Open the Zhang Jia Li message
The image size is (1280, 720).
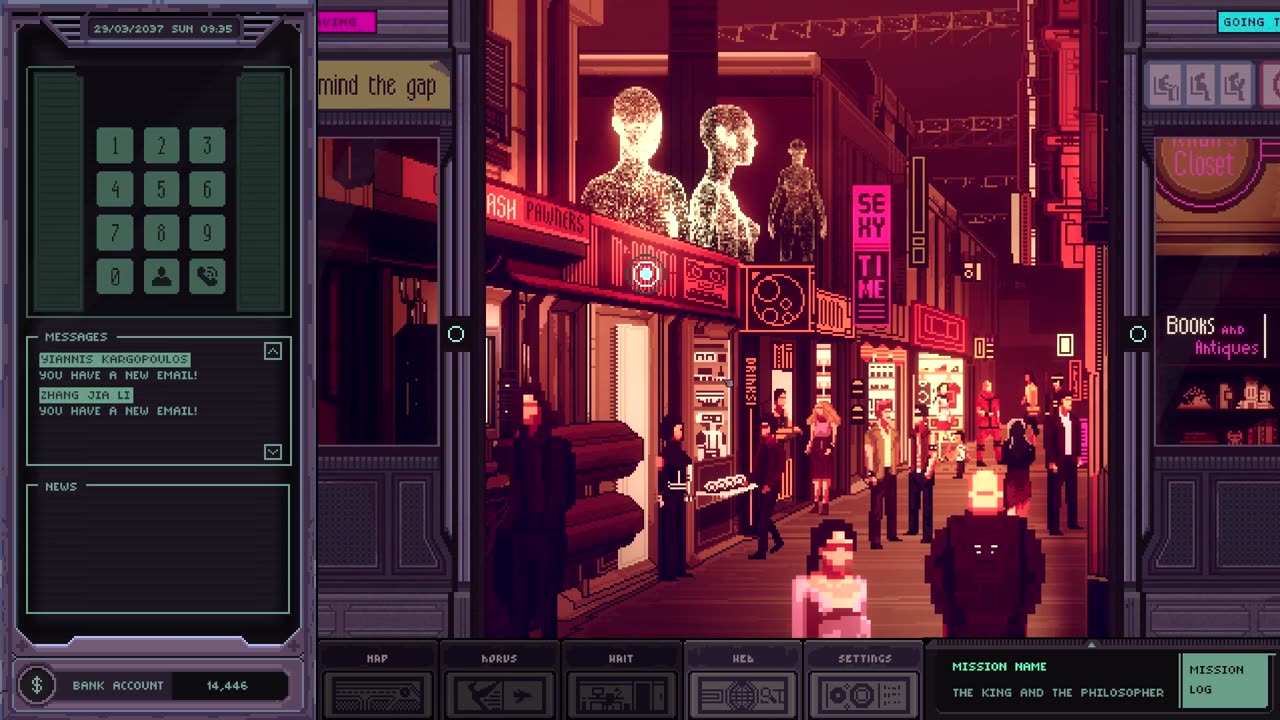click(86, 395)
